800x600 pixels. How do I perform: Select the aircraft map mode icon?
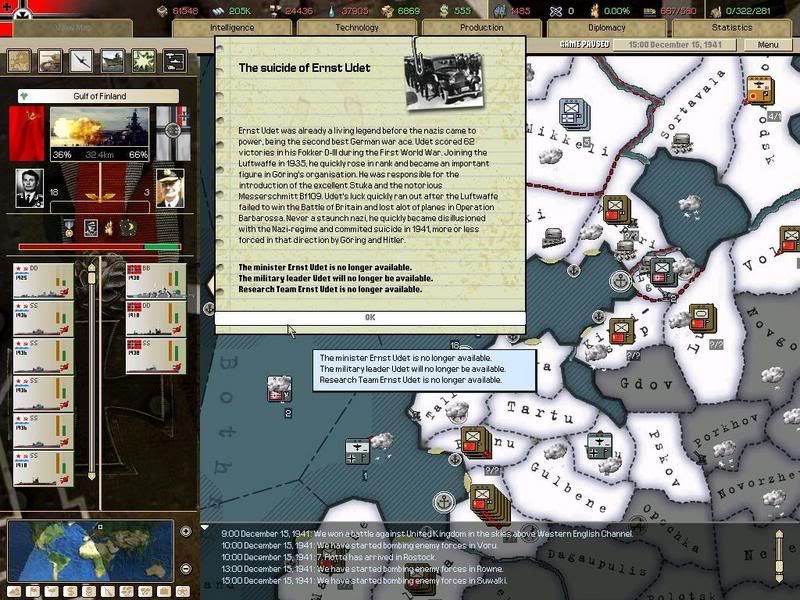click(82, 61)
